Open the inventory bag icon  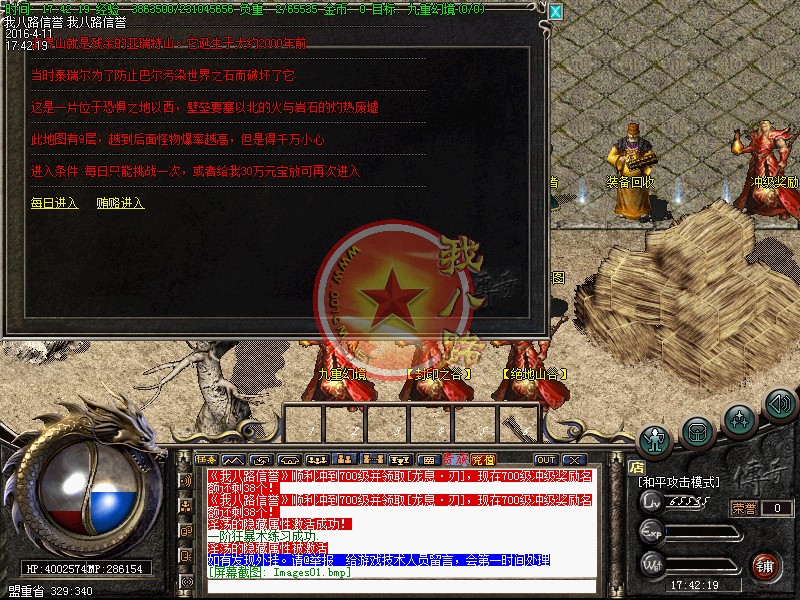[x=697, y=430]
